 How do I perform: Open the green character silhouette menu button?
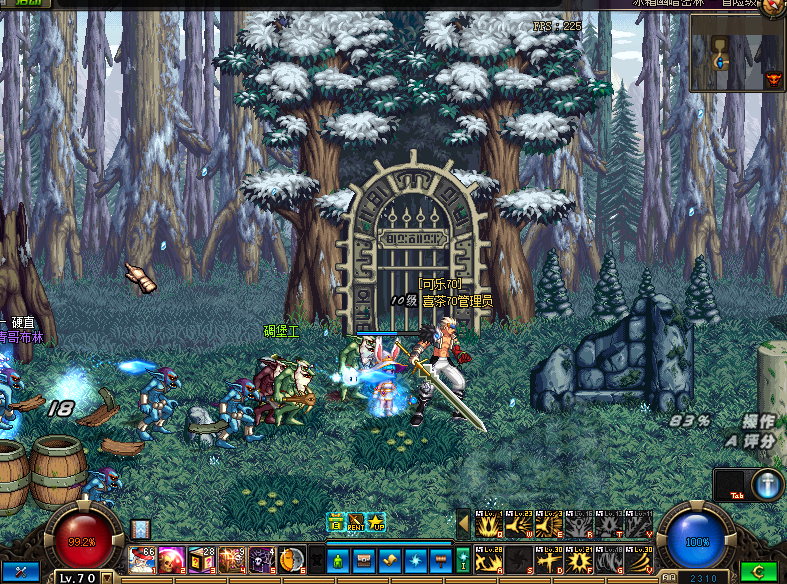point(338,558)
